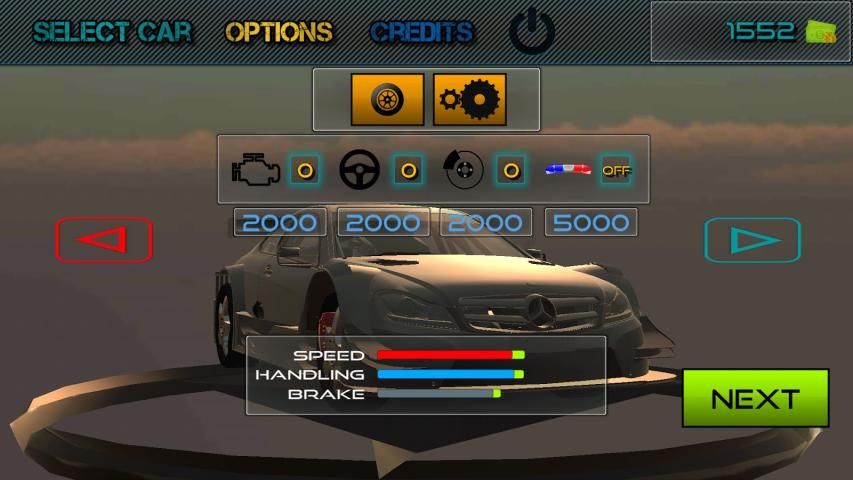Choose the previous car with red arrow
Screen dimensions: 853x480
click(104, 240)
